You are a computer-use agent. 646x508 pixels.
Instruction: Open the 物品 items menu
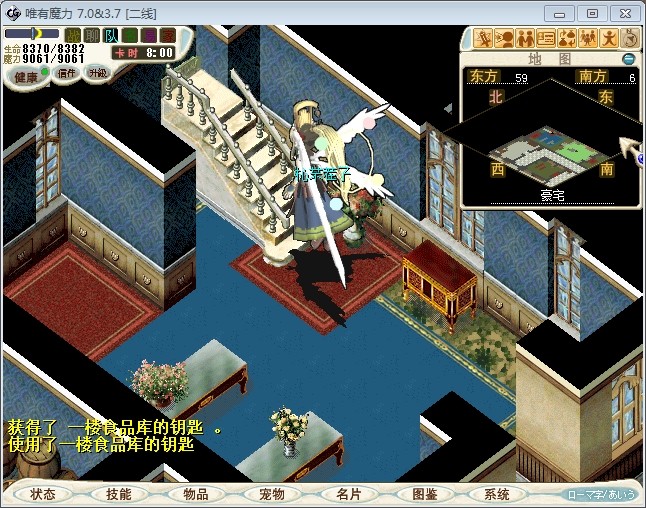tap(195, 494)
